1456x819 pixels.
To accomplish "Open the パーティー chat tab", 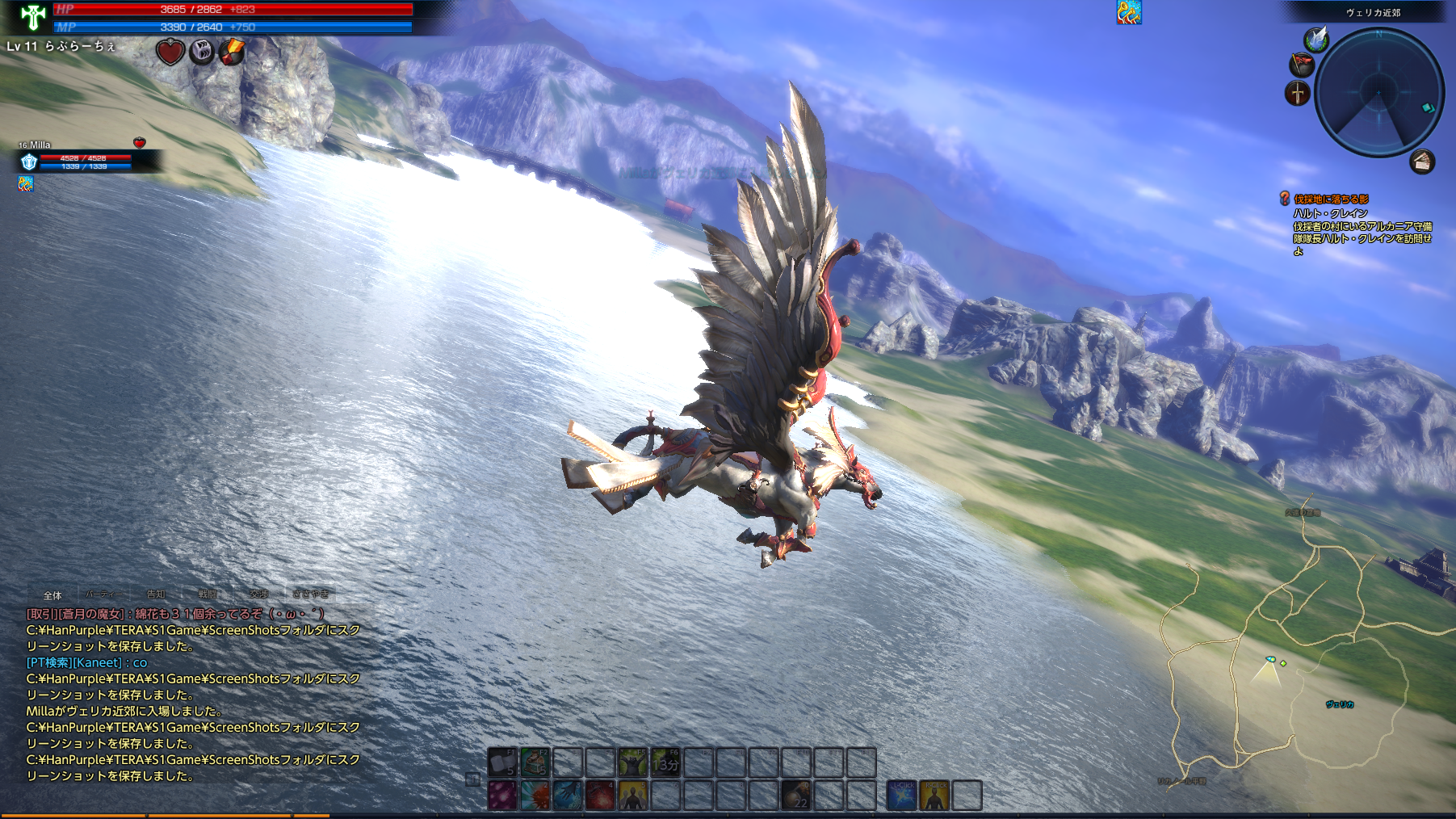I will tap(104, 594).
